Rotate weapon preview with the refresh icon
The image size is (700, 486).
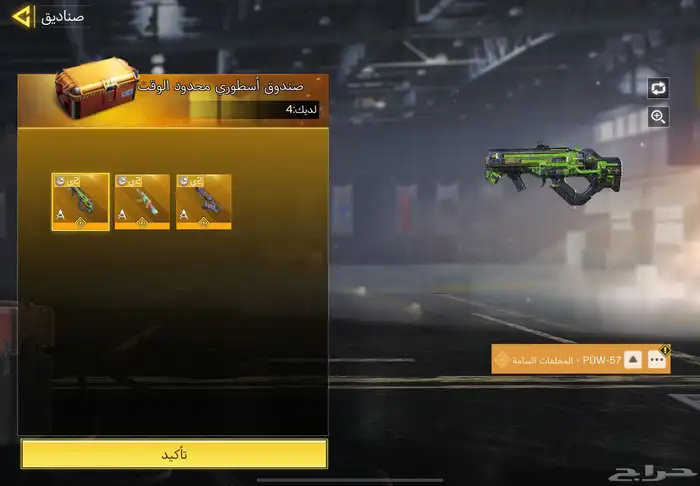tap(658, 88)
